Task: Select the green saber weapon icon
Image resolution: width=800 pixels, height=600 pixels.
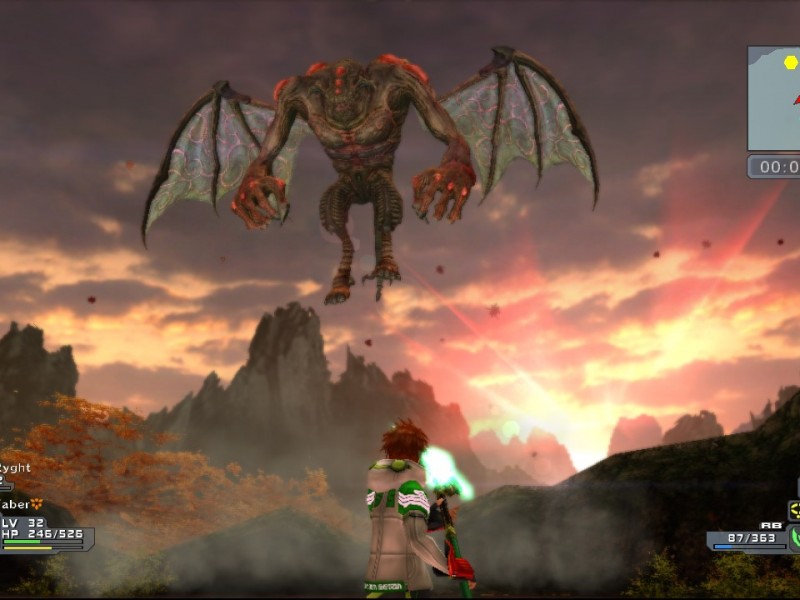Action: tap(793, 538)
